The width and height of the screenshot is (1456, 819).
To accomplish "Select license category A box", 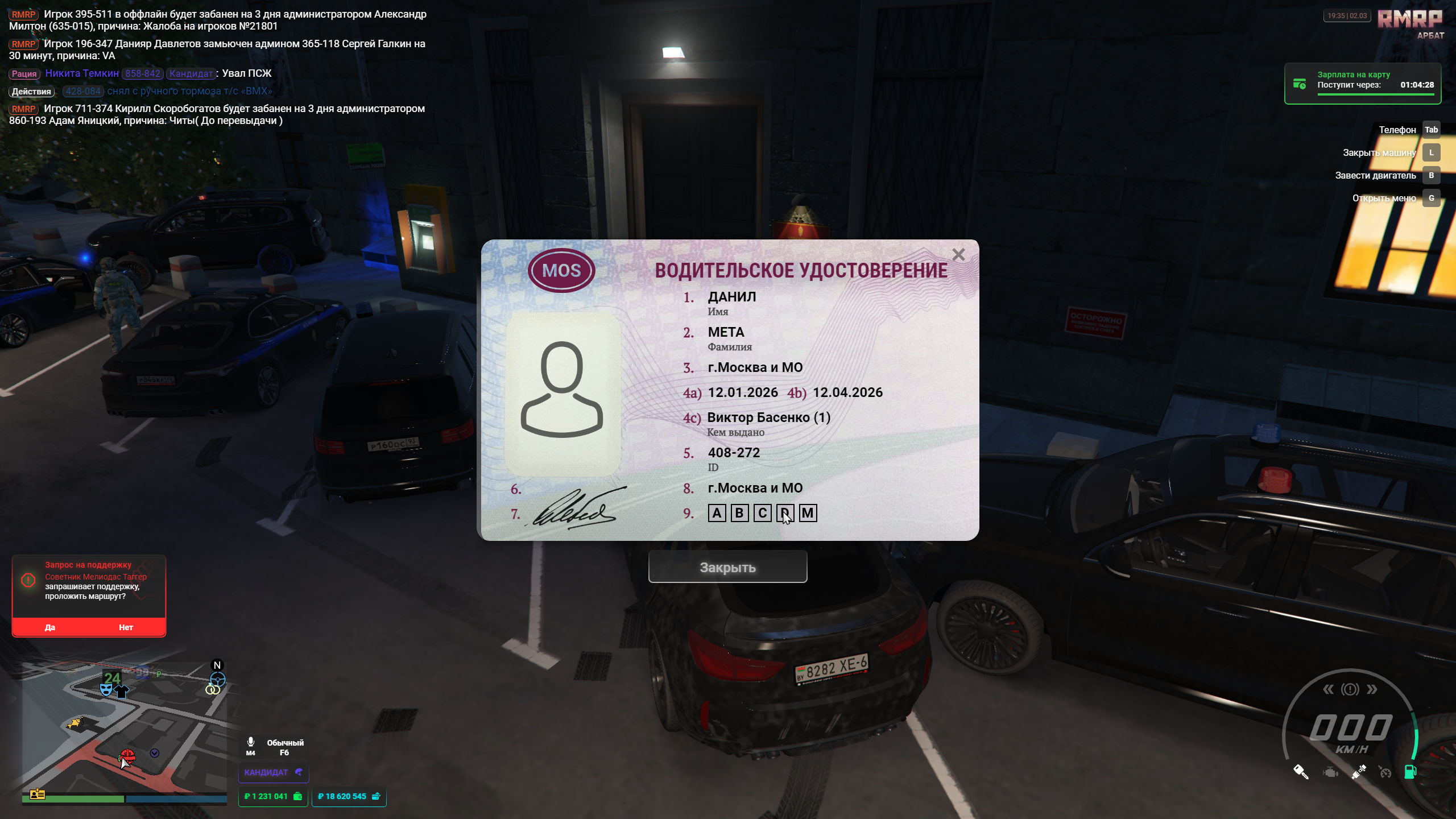I will click(717, 513).
